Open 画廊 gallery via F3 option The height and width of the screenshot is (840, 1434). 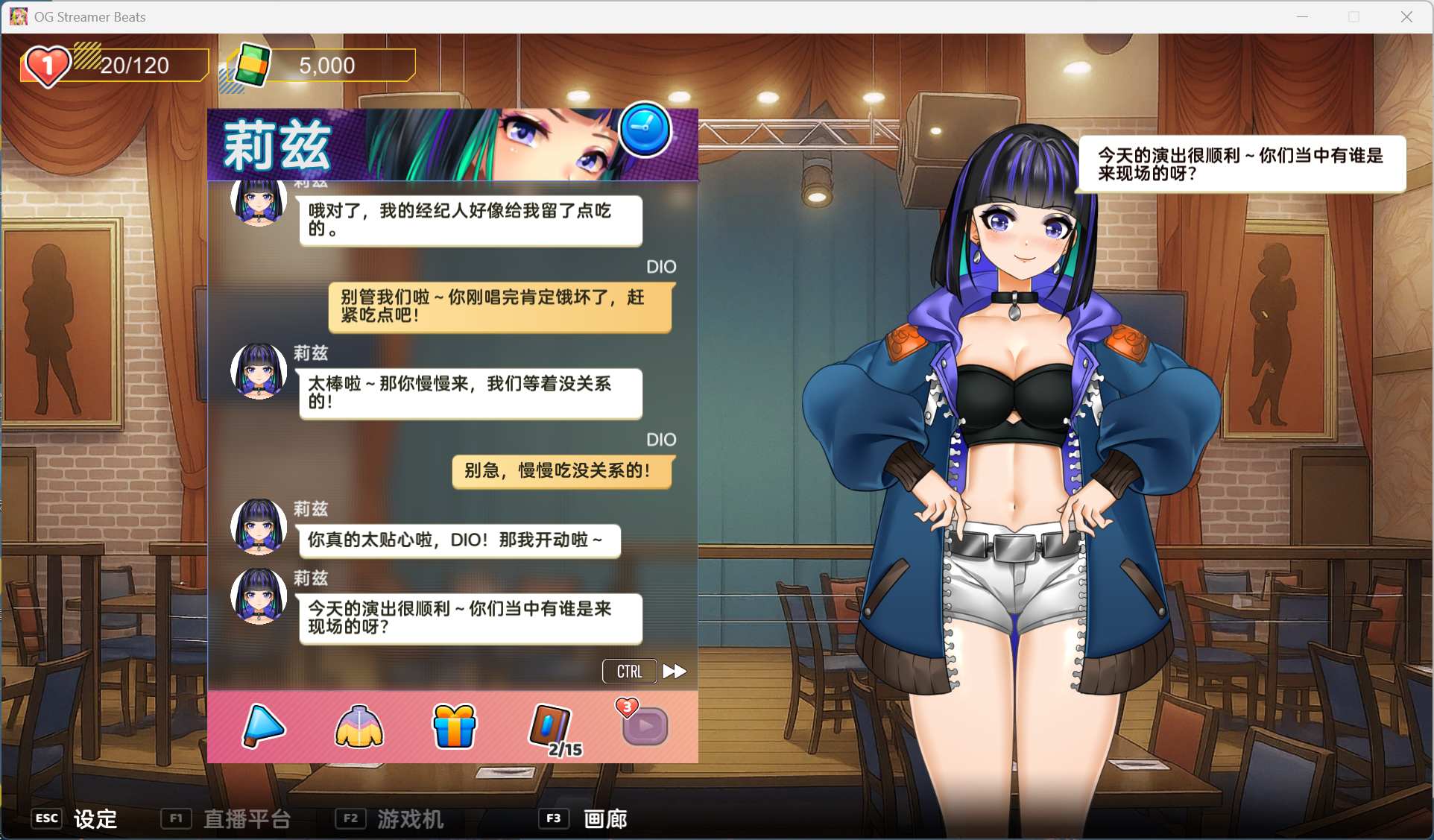pyautogui.click(x=585, y=818)
